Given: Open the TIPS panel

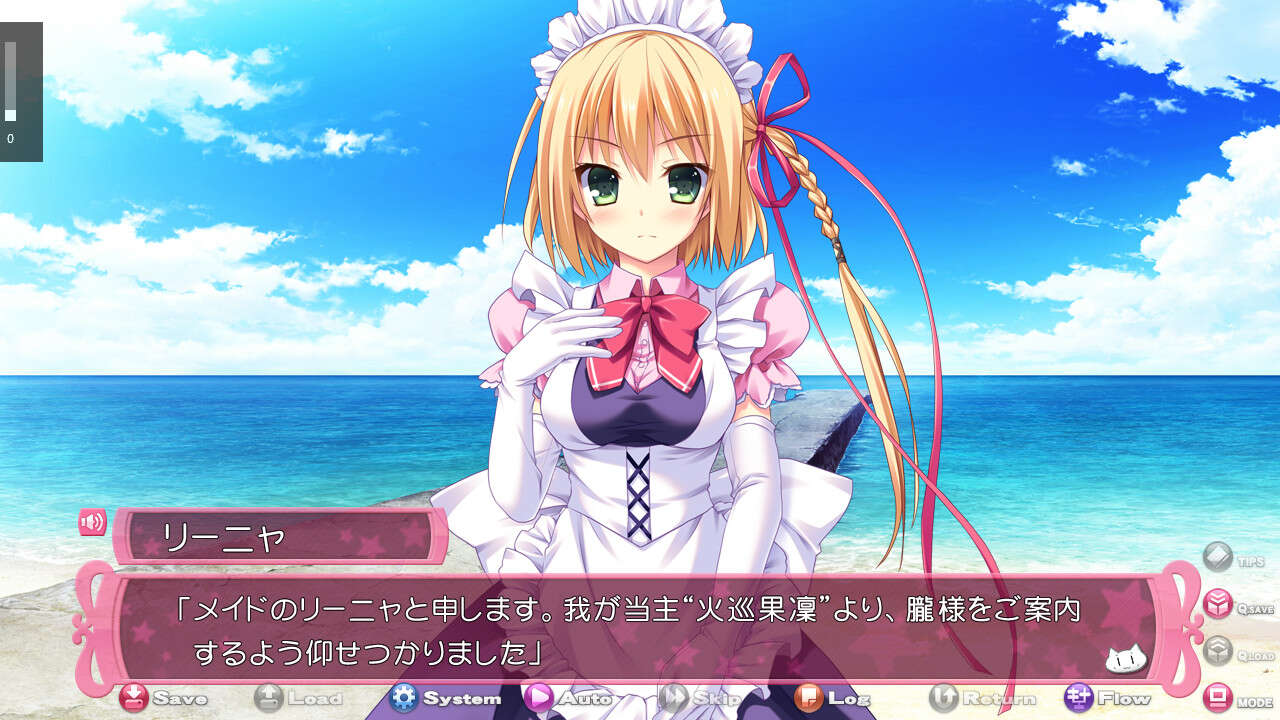Looking at the screenshot, I should 1218,557.
